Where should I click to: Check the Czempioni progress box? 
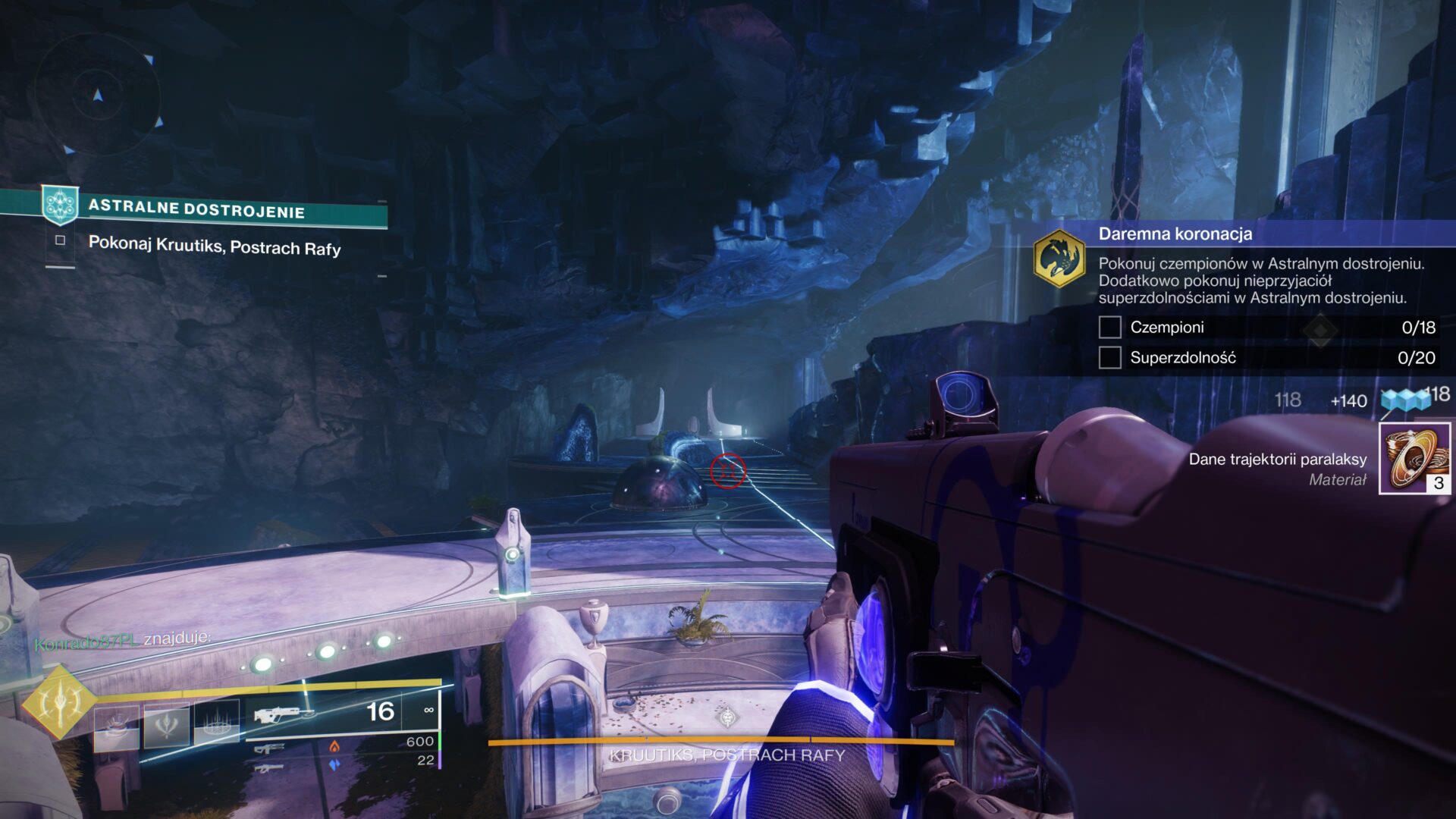tap(1109, 328)
